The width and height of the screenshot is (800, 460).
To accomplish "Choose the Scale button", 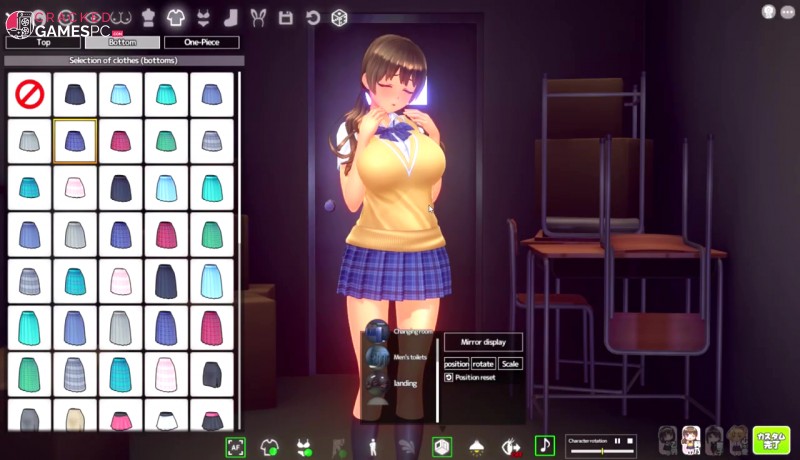I will [510, 364].
